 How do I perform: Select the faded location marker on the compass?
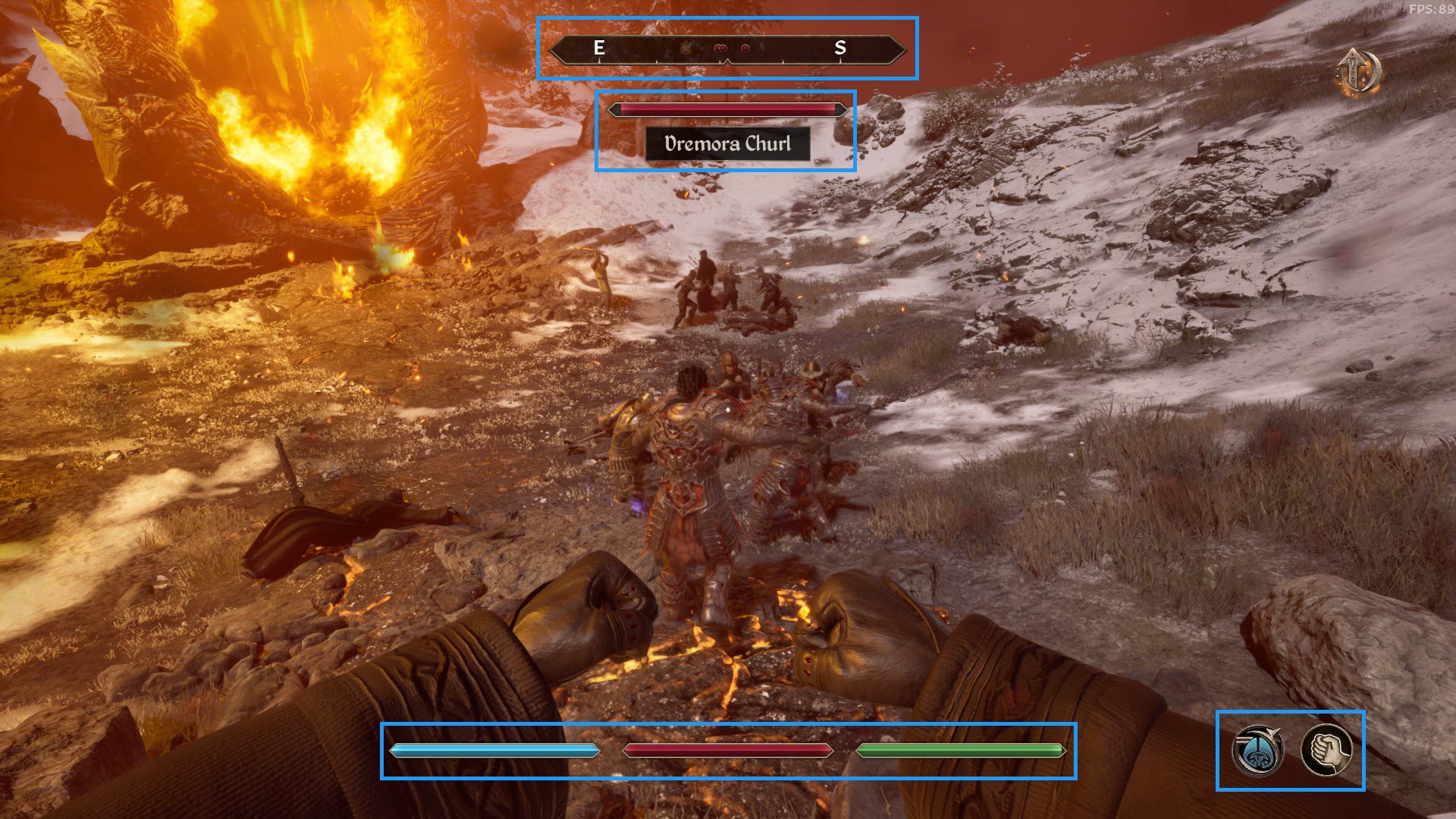[686, 49]
